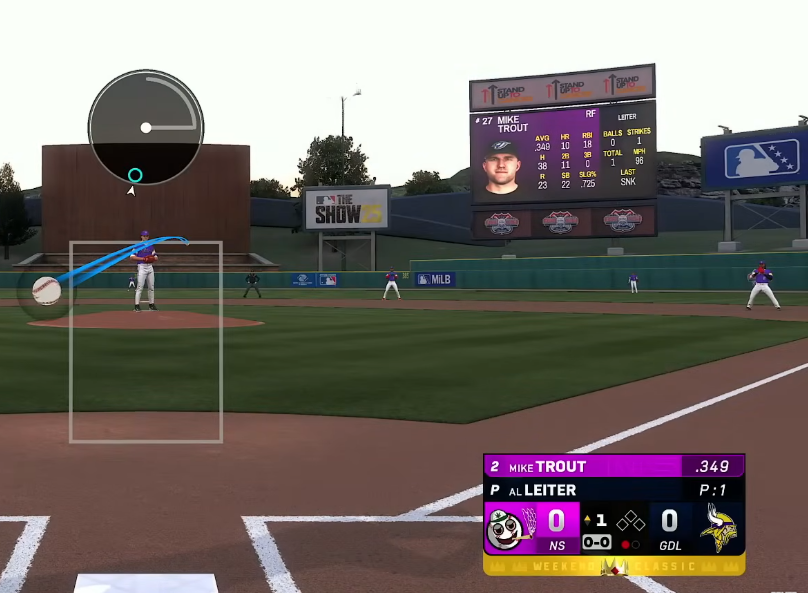The image size is (808, 593).
Task: Select the GDL Vikings team logo
Action: pos(720,527)
